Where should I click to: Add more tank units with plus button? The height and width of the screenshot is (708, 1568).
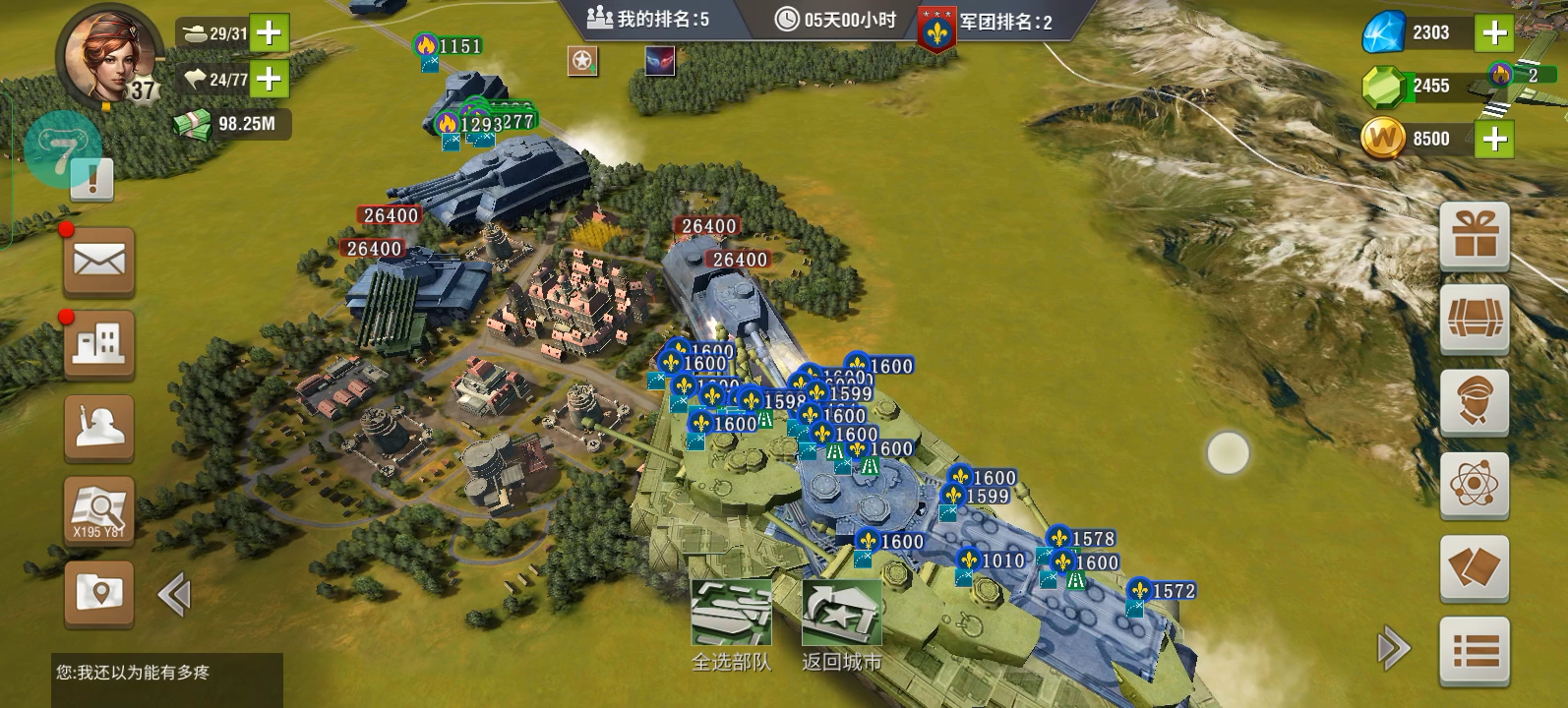point(269,33)
